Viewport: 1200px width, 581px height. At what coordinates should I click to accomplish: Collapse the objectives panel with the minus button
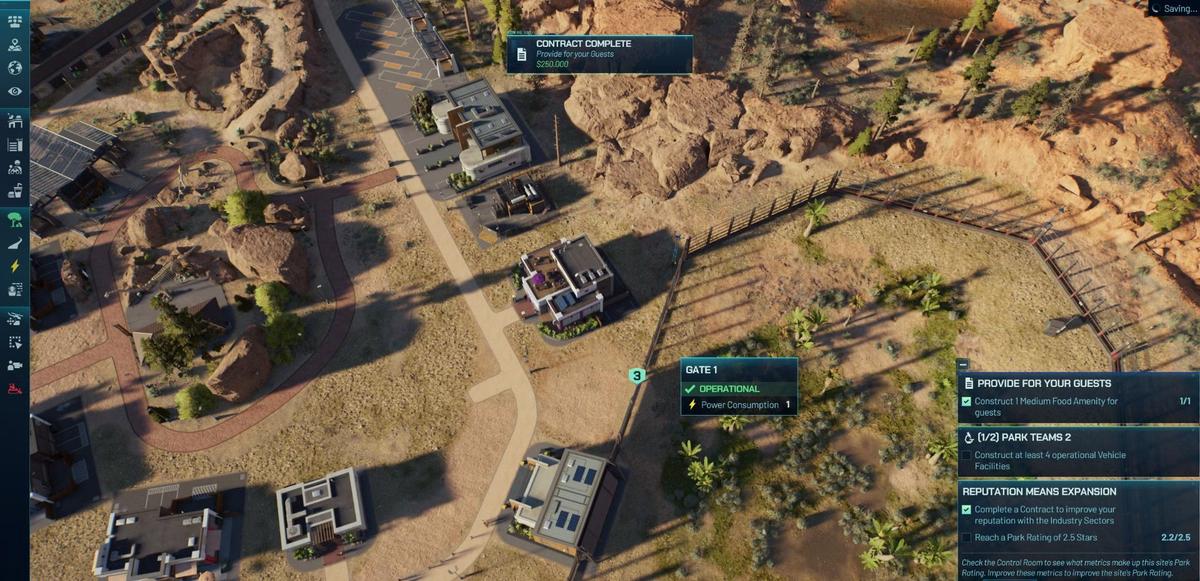[962, 365]
